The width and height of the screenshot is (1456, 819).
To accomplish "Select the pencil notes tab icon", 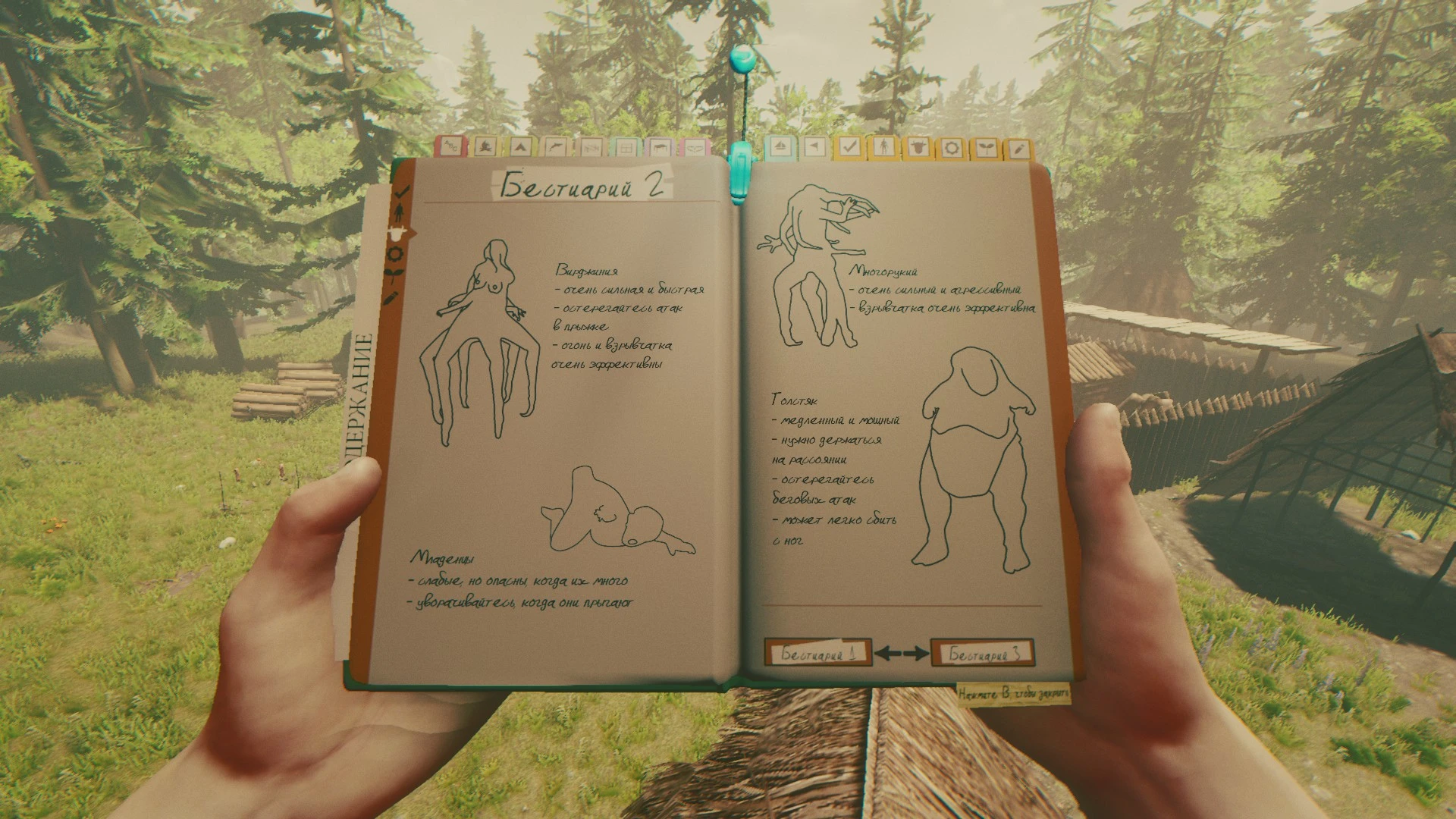I will coord(1020,148).
